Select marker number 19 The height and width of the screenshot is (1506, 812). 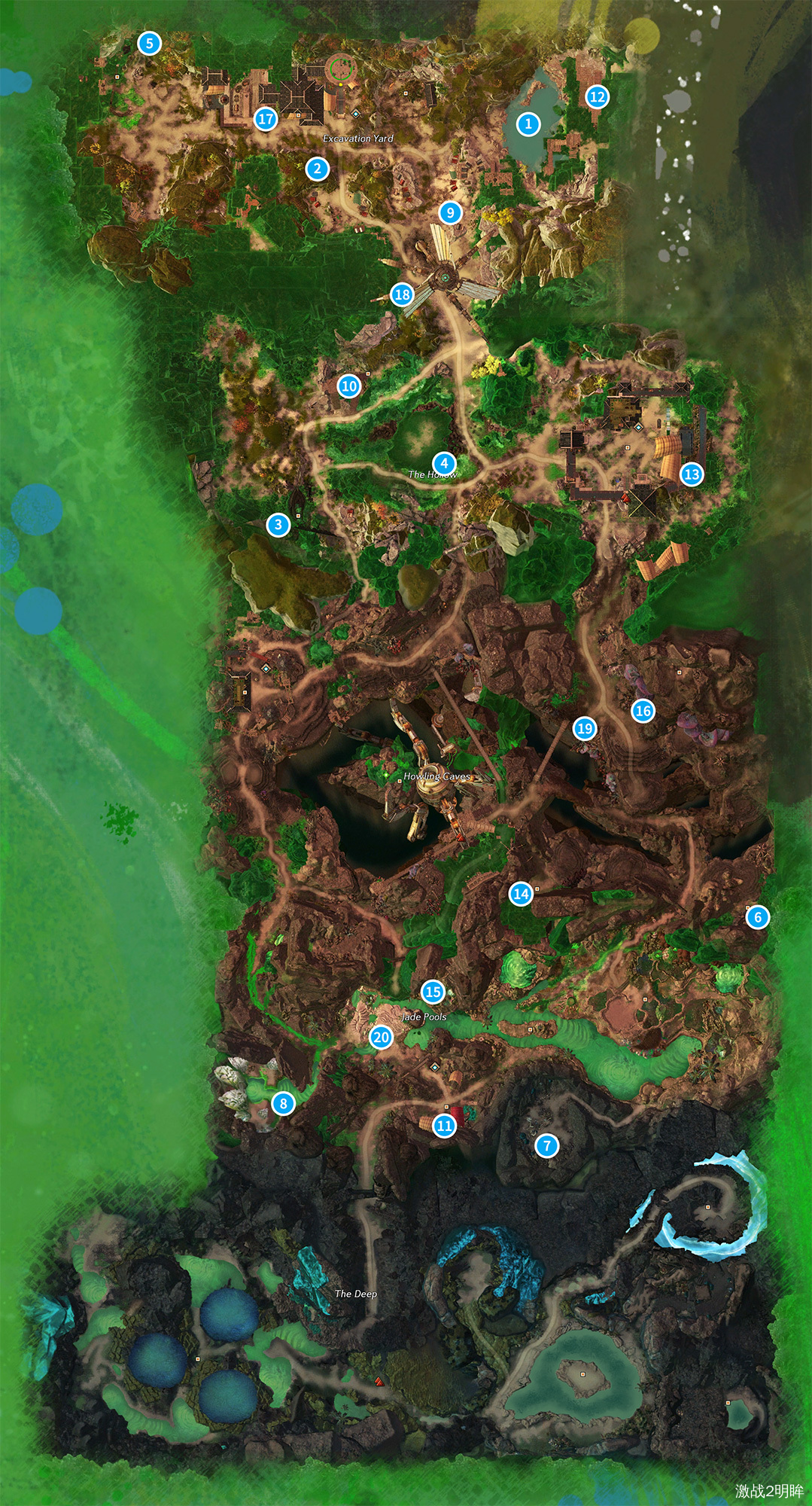pos(585,728)
